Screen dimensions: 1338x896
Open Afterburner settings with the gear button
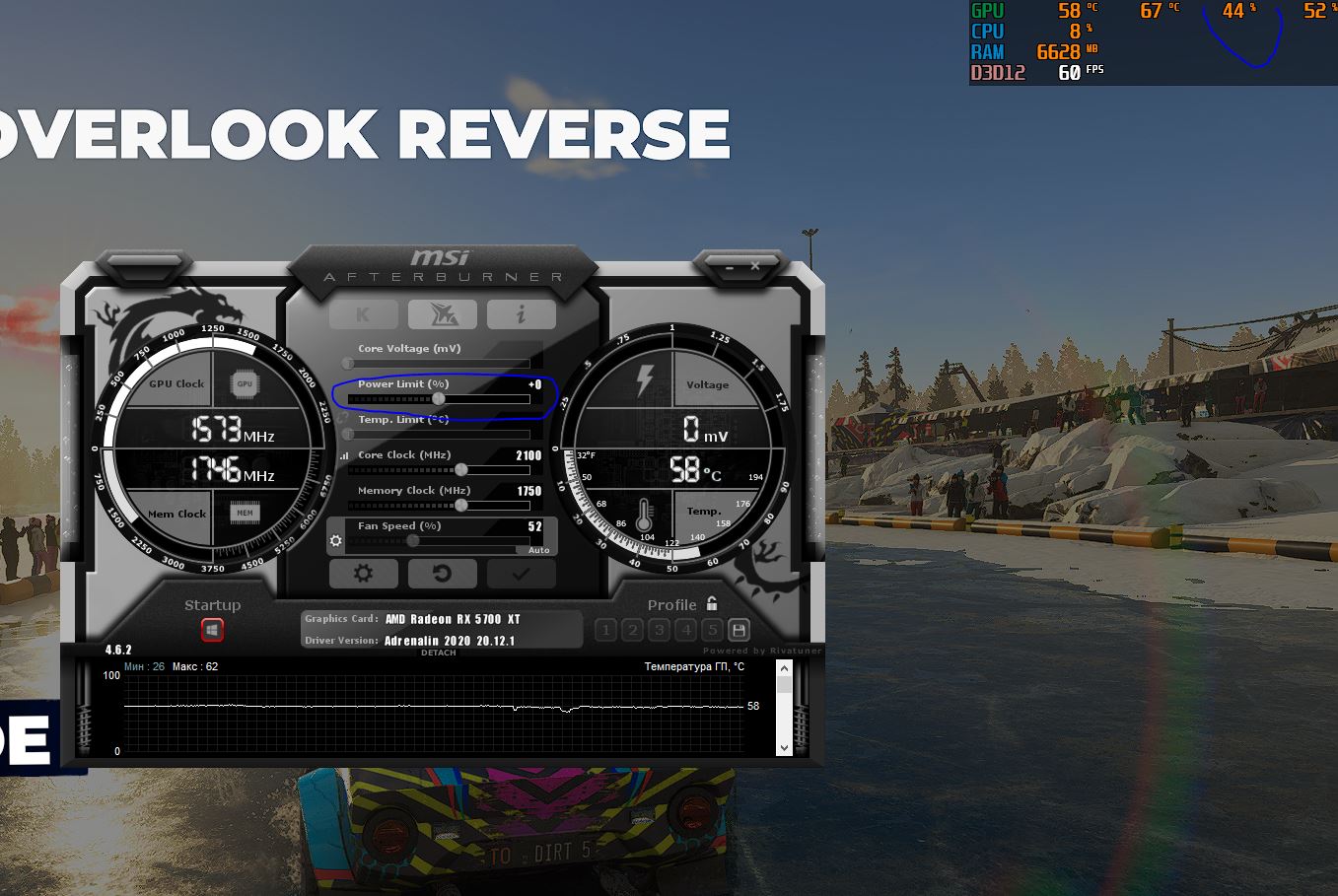click(x=363, y=573)
